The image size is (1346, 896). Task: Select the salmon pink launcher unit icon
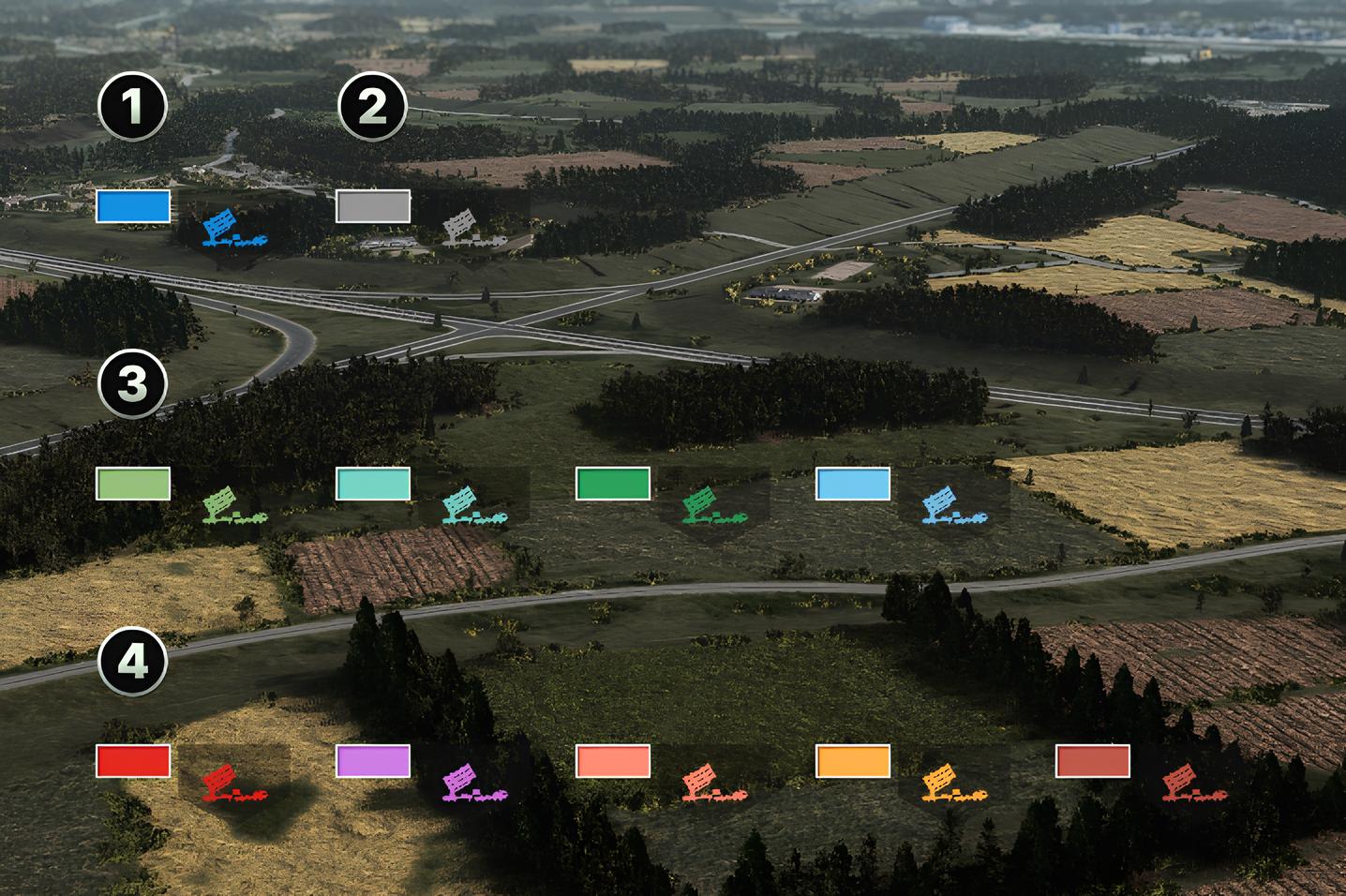pyautogui.click(x=713, y=783)
